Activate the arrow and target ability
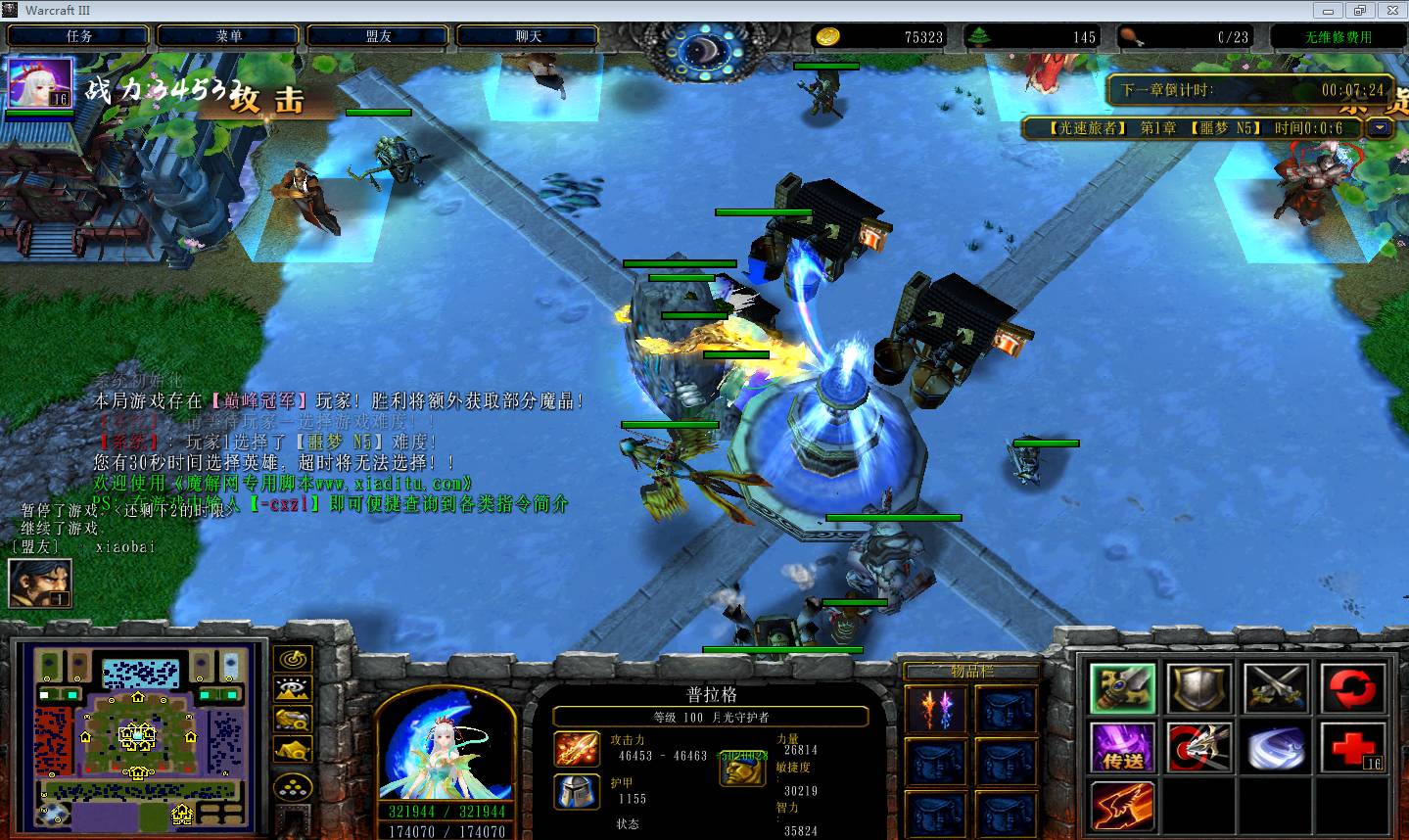 click(x=1199, y=748)
